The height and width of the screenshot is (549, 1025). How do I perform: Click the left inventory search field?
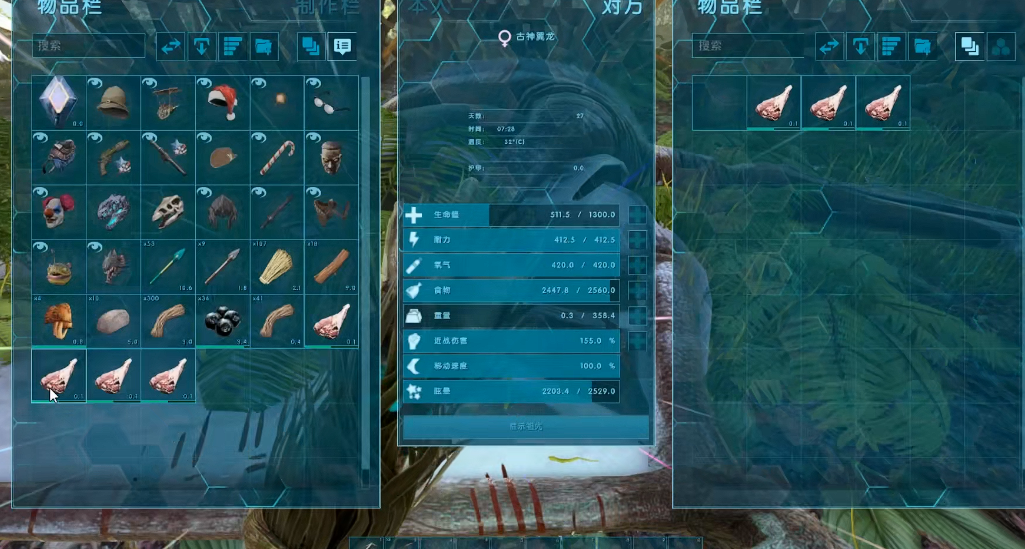coord(89,46)
